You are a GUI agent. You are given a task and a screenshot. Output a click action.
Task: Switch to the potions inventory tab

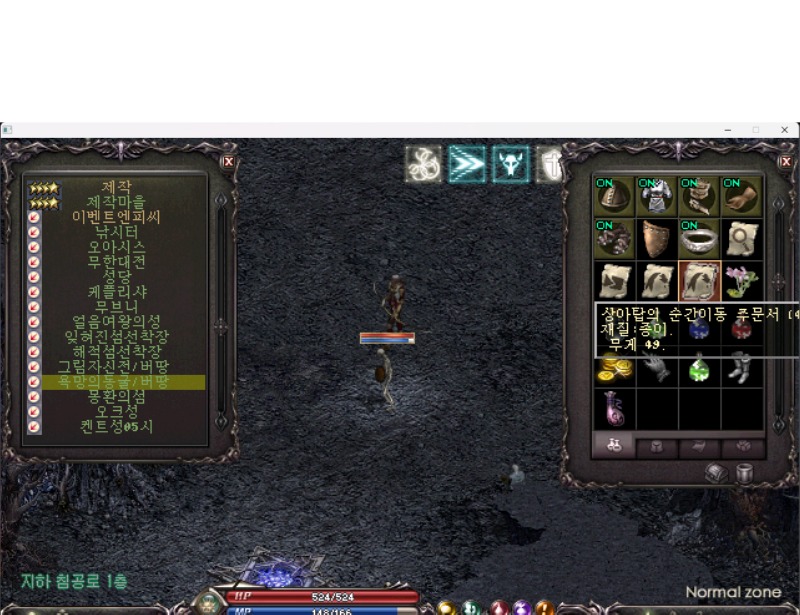coord(614,447)
